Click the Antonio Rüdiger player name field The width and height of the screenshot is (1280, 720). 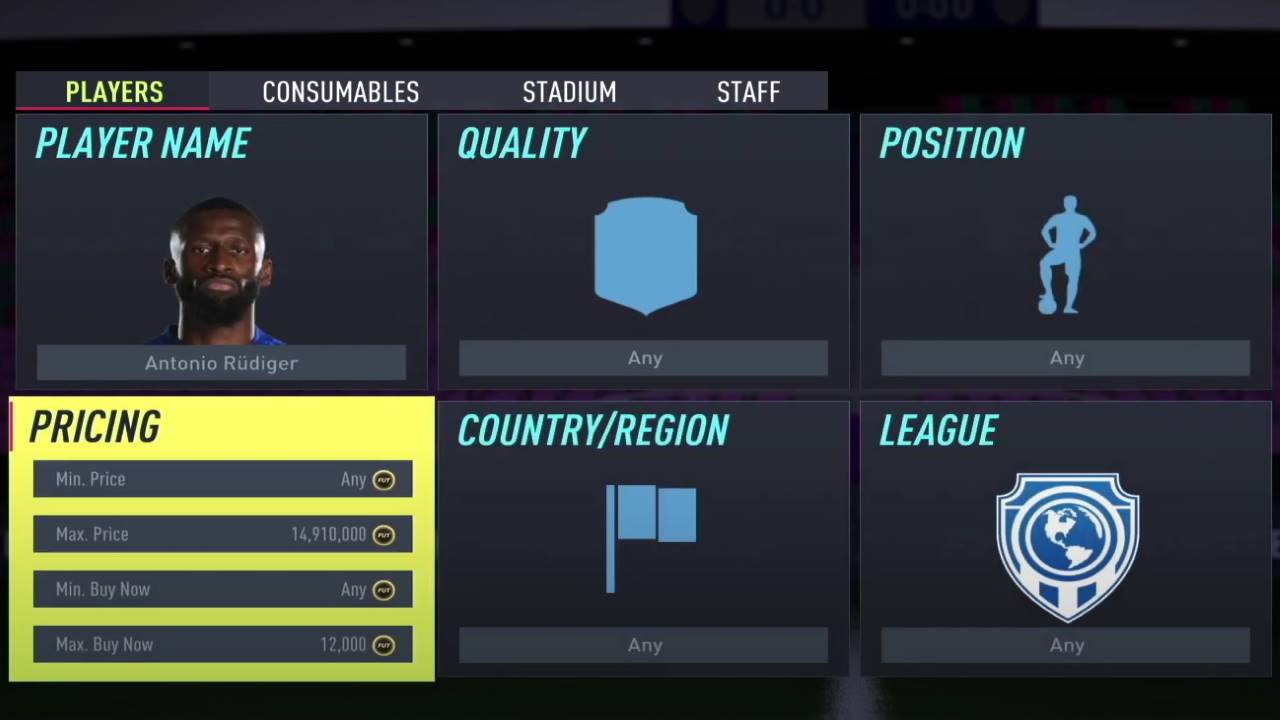pyautogui.click(x=221, y=363)
